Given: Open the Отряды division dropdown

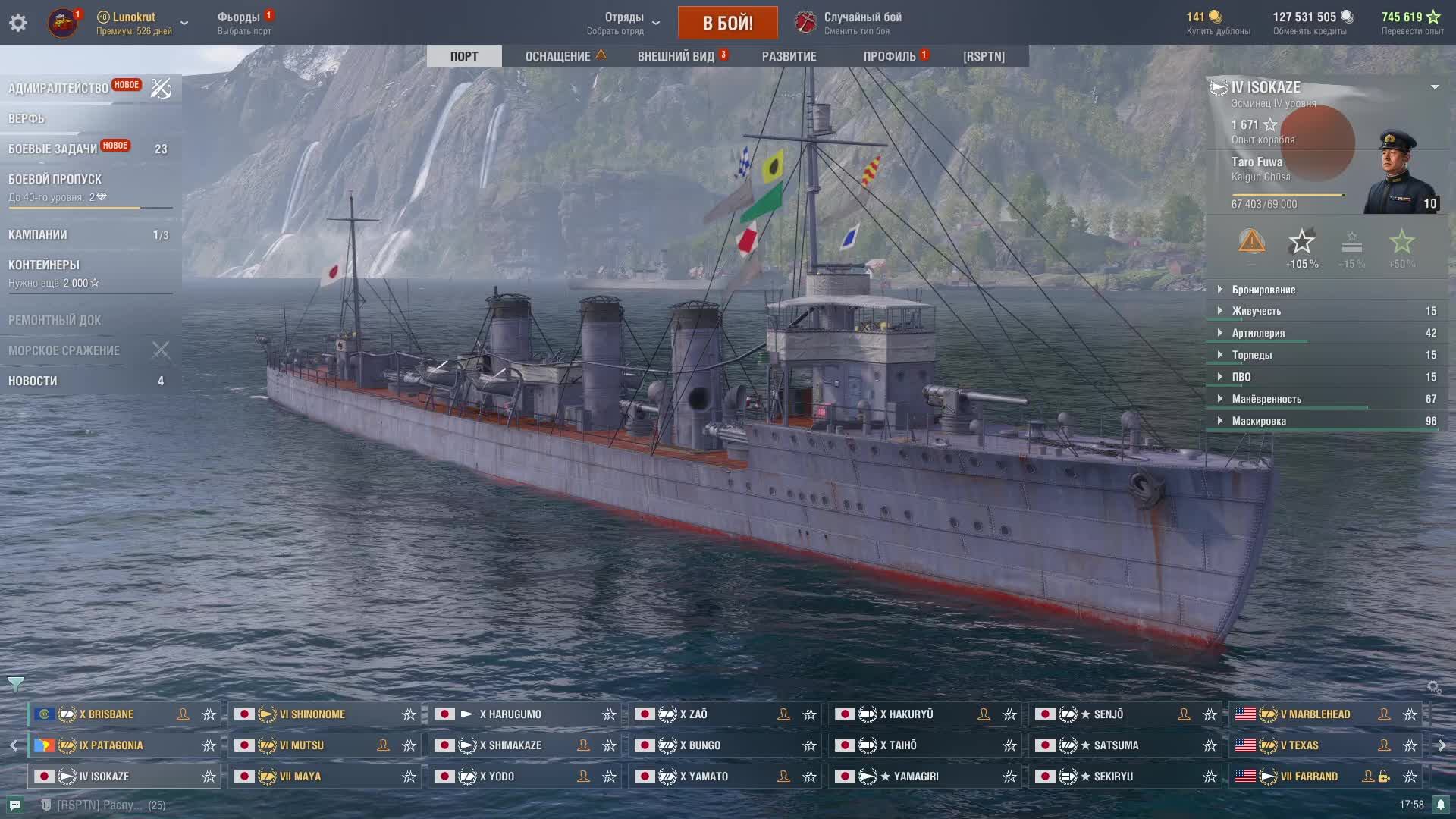Looking at the screenshot, I should click(x=623, y=23).
